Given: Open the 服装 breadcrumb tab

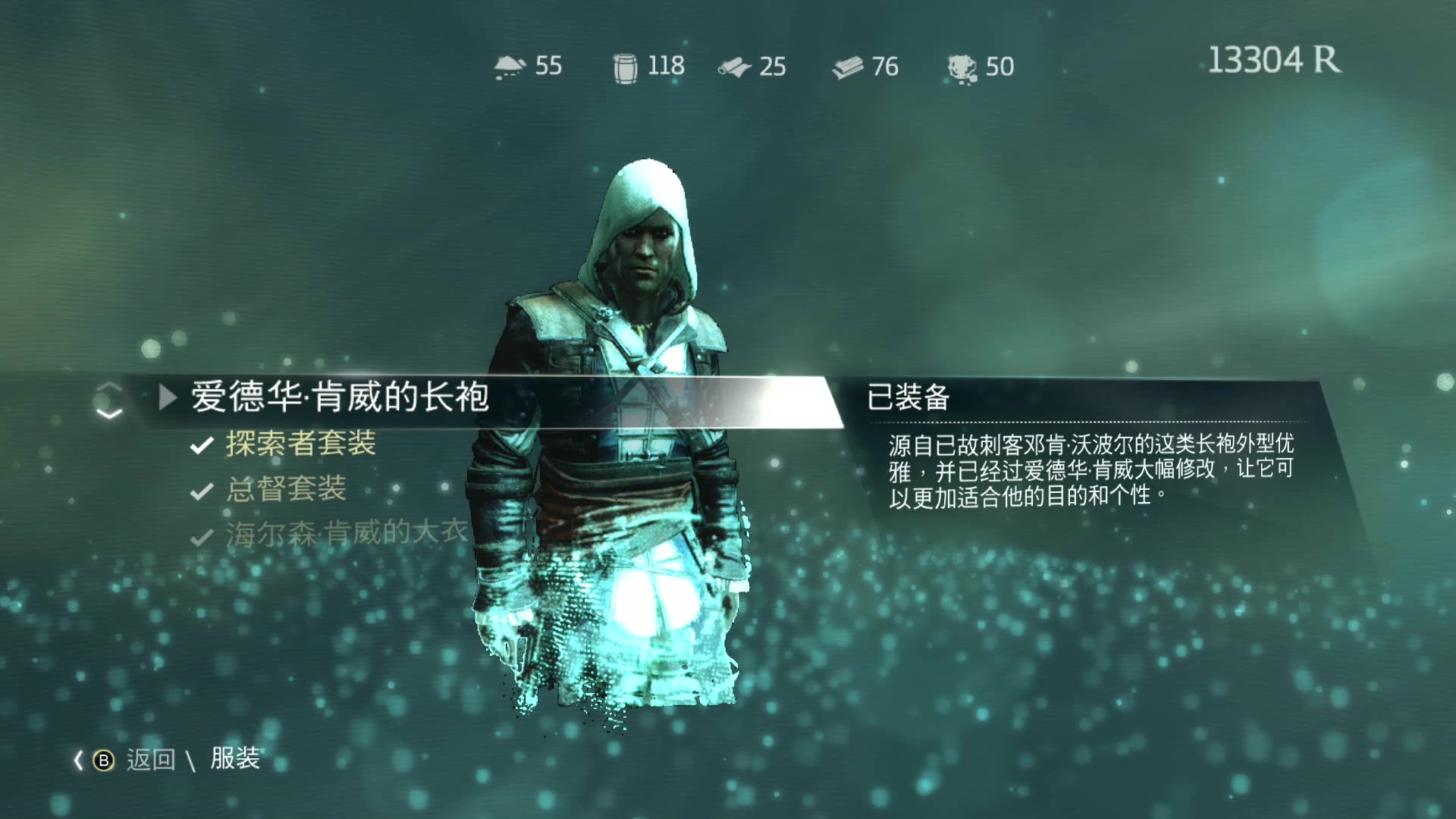Looking at the screenshot, I should tap(235, 758).
